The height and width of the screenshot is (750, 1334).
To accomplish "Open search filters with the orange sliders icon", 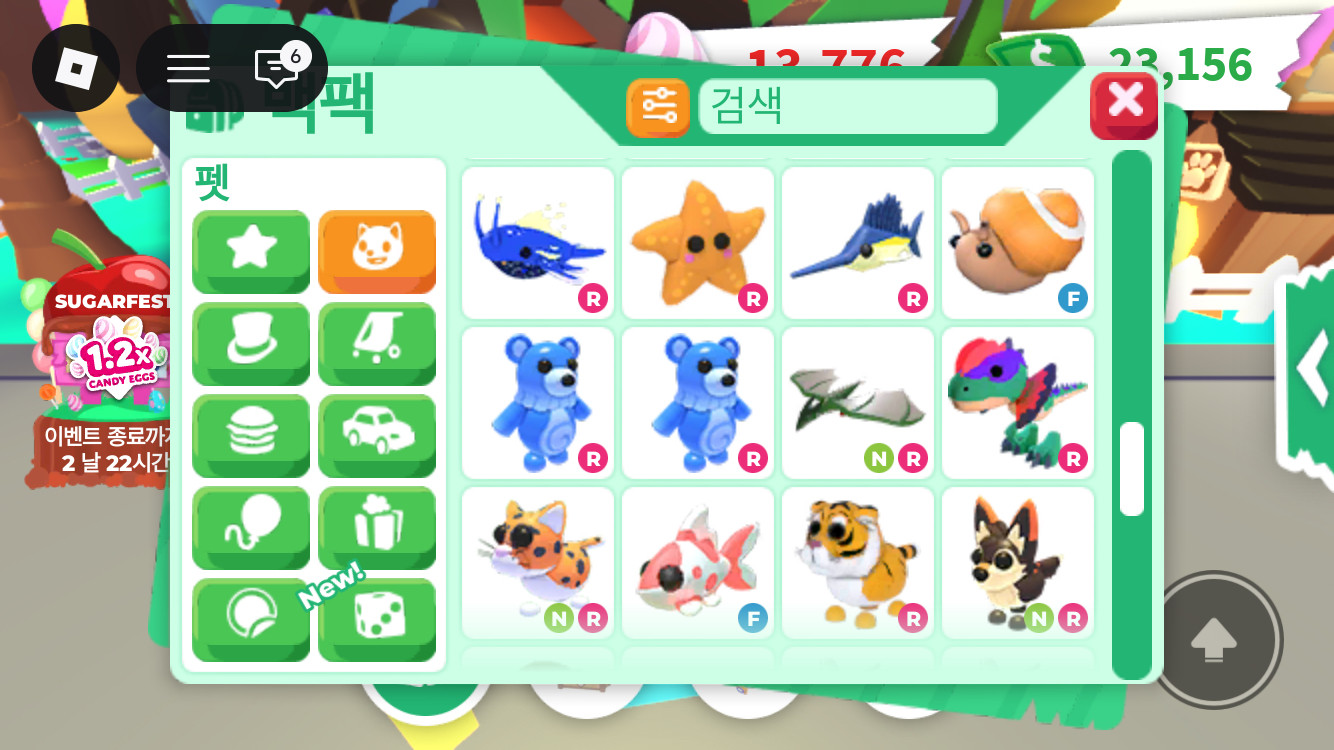I will tap(659, 107).
